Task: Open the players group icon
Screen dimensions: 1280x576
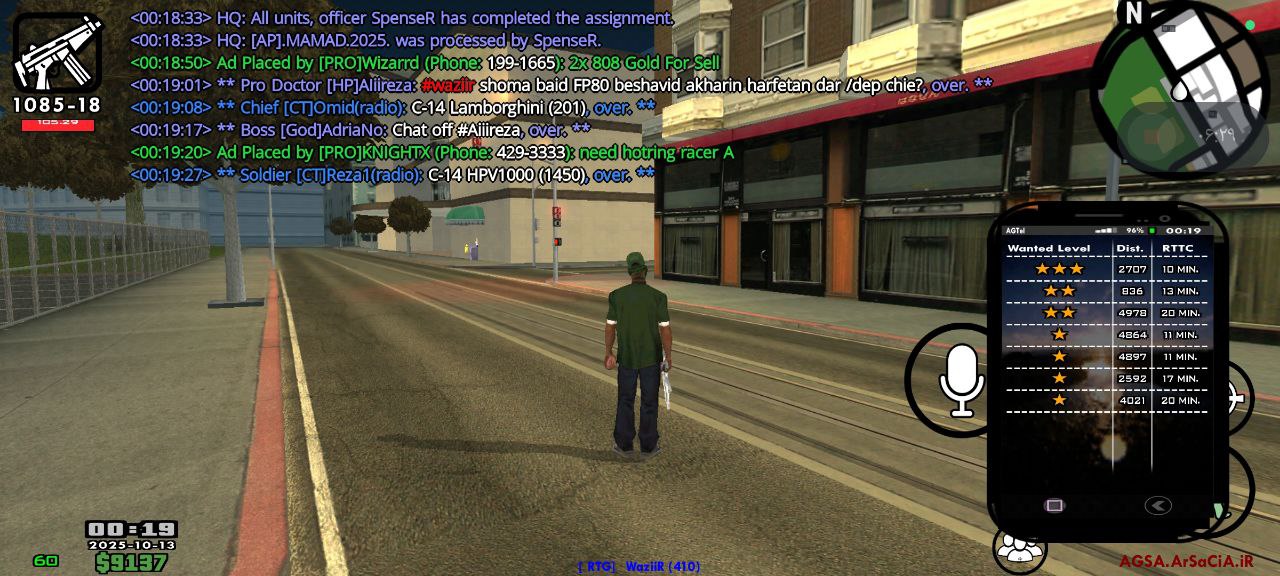Action: pos(1019,549)
